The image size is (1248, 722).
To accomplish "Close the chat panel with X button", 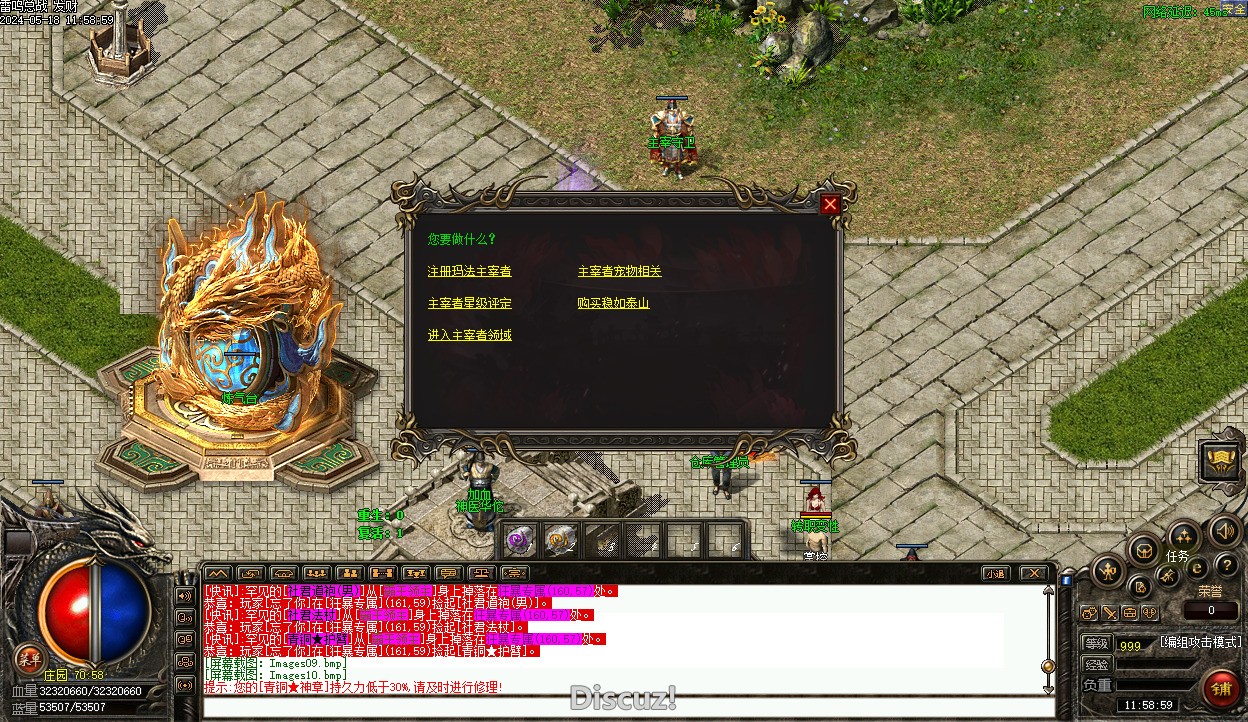I will coord(1033,574).
